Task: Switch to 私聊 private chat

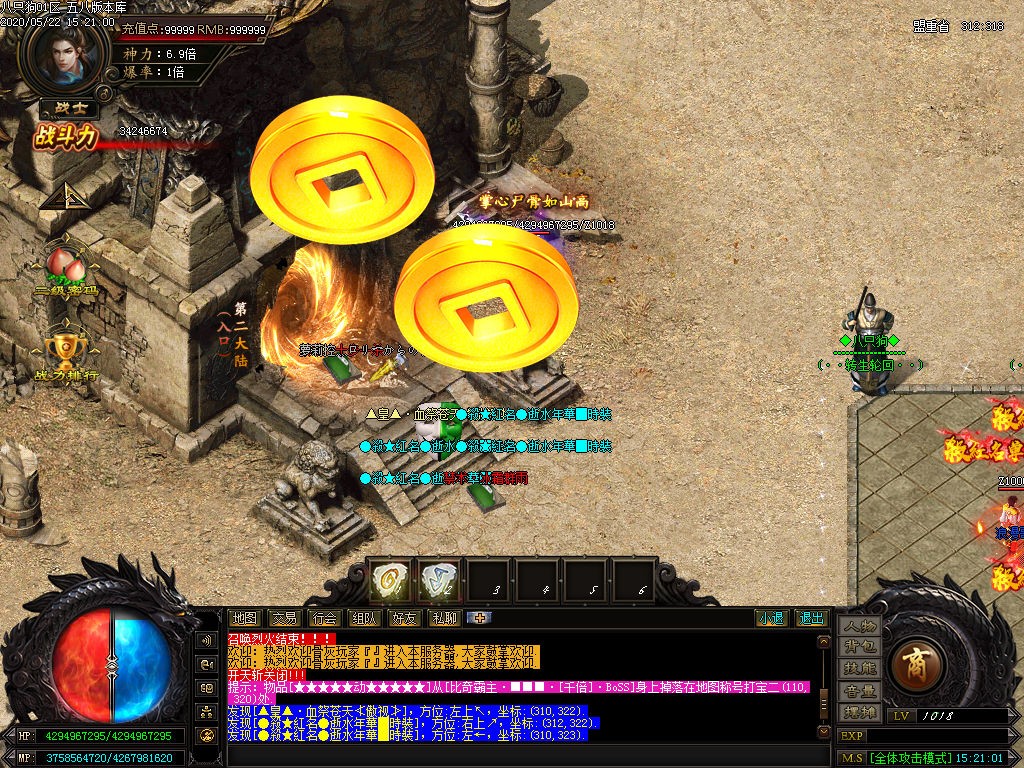Action: point(443,618)
